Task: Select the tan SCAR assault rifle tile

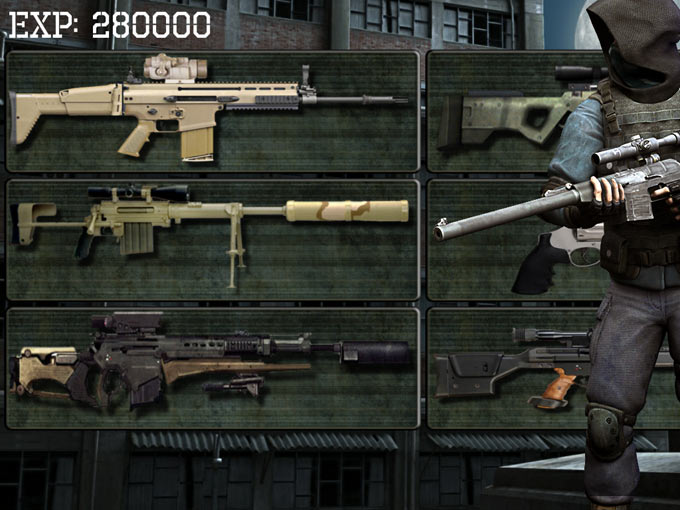Action: click(x=212, y=111)
